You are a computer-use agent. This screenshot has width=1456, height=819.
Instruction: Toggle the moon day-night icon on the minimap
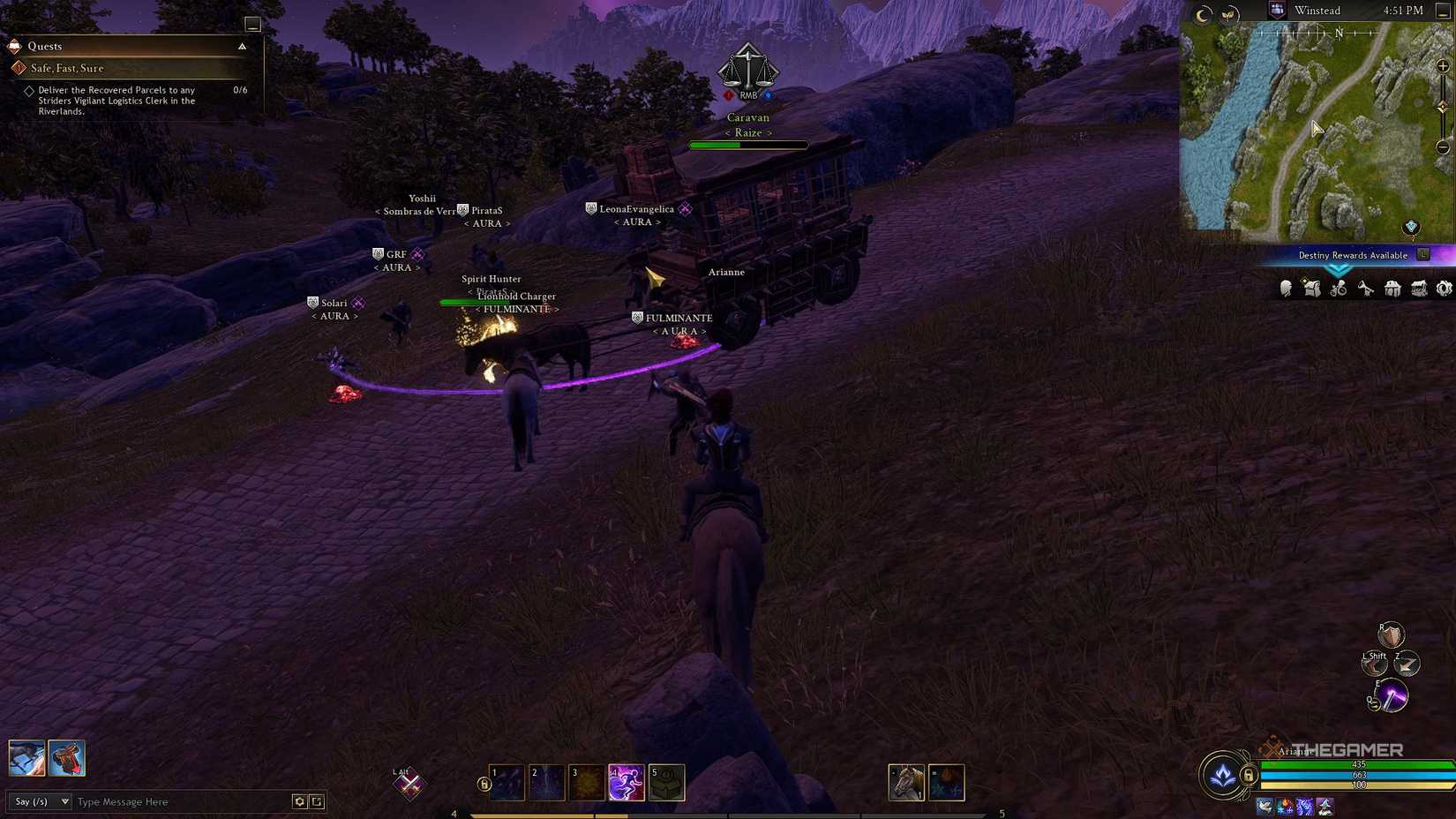(x=1203, y=15)
